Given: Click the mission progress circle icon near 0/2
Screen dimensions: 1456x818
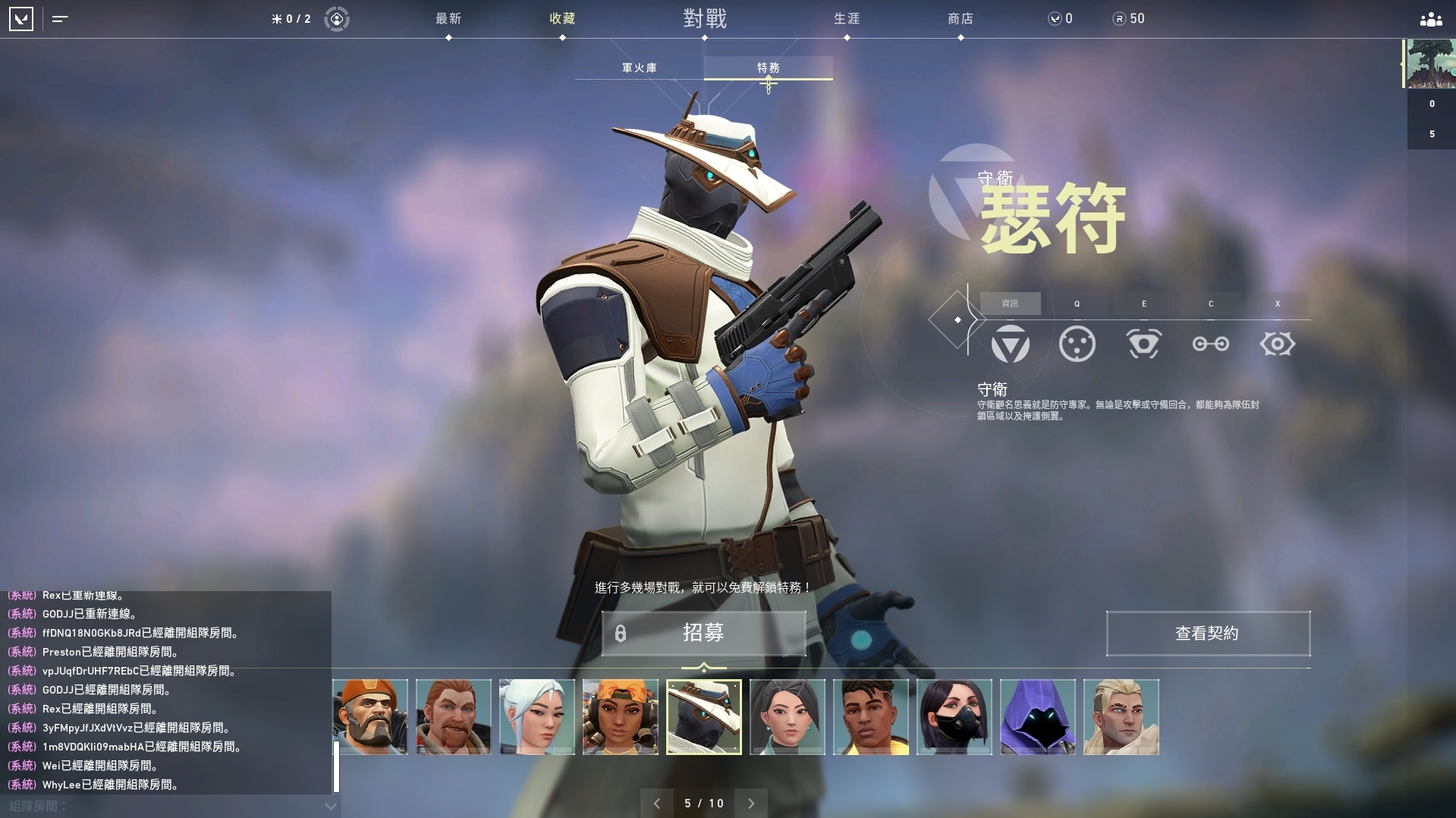Looking at the screenshot, I should tap(336, 19).
